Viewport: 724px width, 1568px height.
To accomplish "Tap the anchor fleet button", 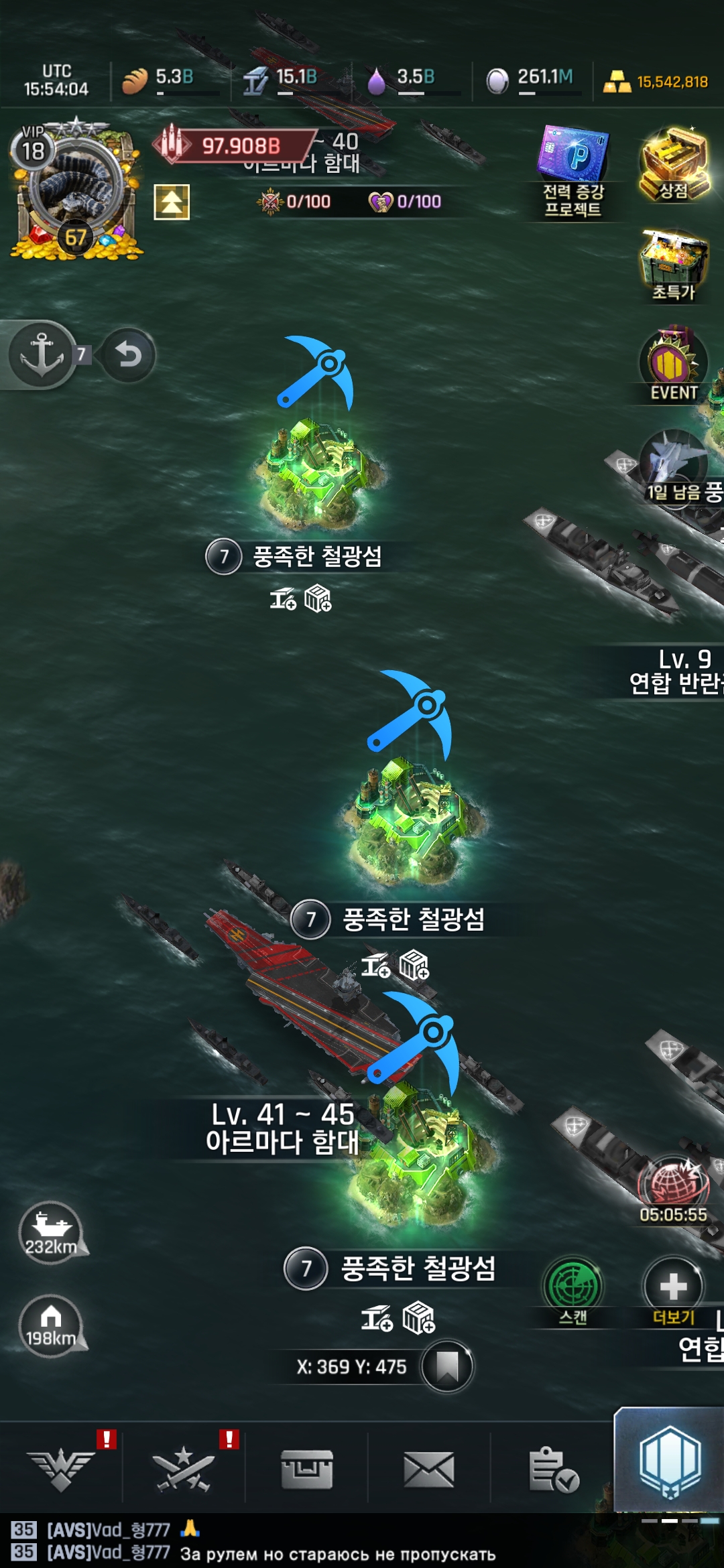I will tap(42, 354).
